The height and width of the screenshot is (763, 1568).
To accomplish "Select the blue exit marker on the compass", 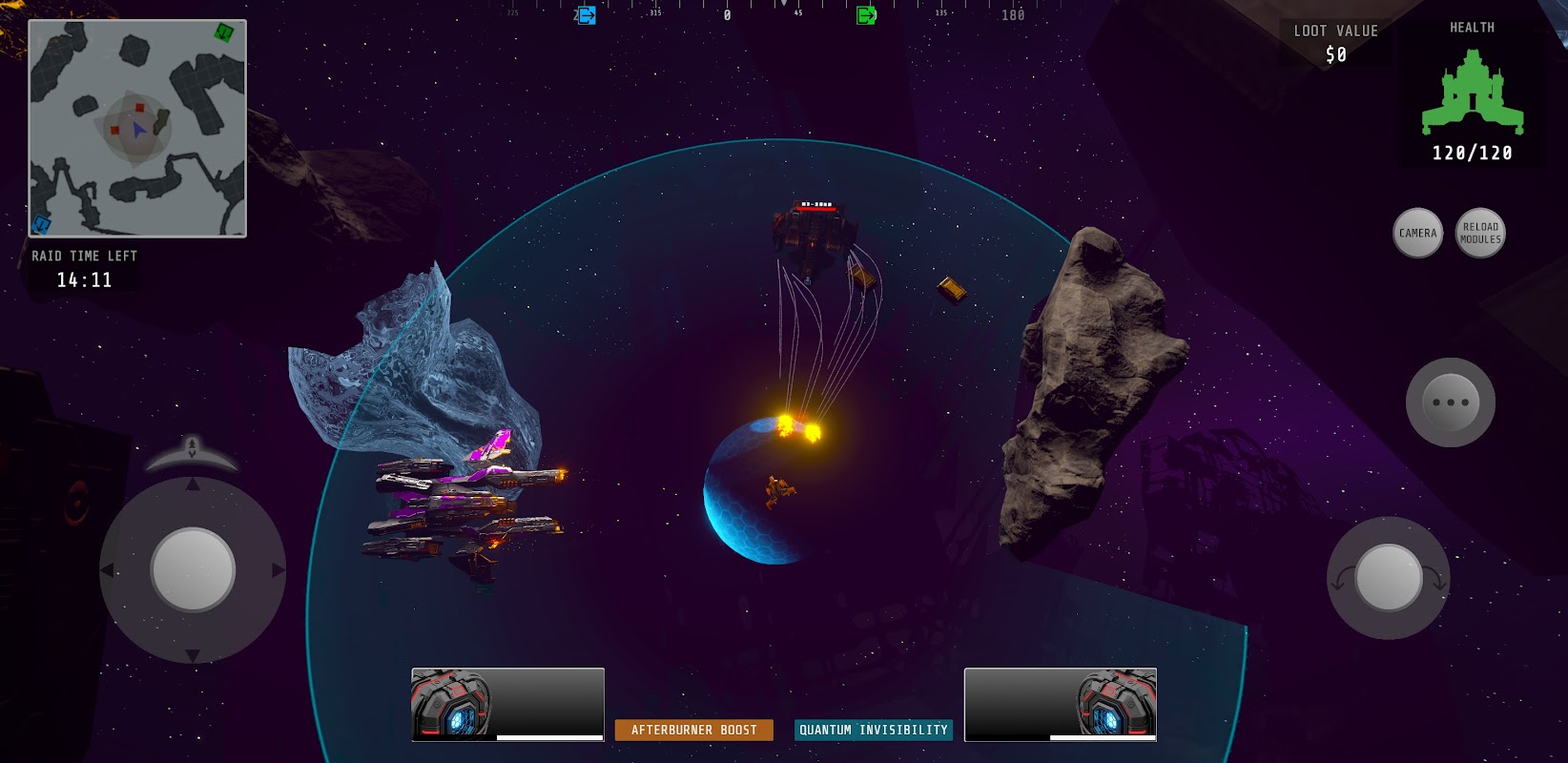I will tap(587, 15).
